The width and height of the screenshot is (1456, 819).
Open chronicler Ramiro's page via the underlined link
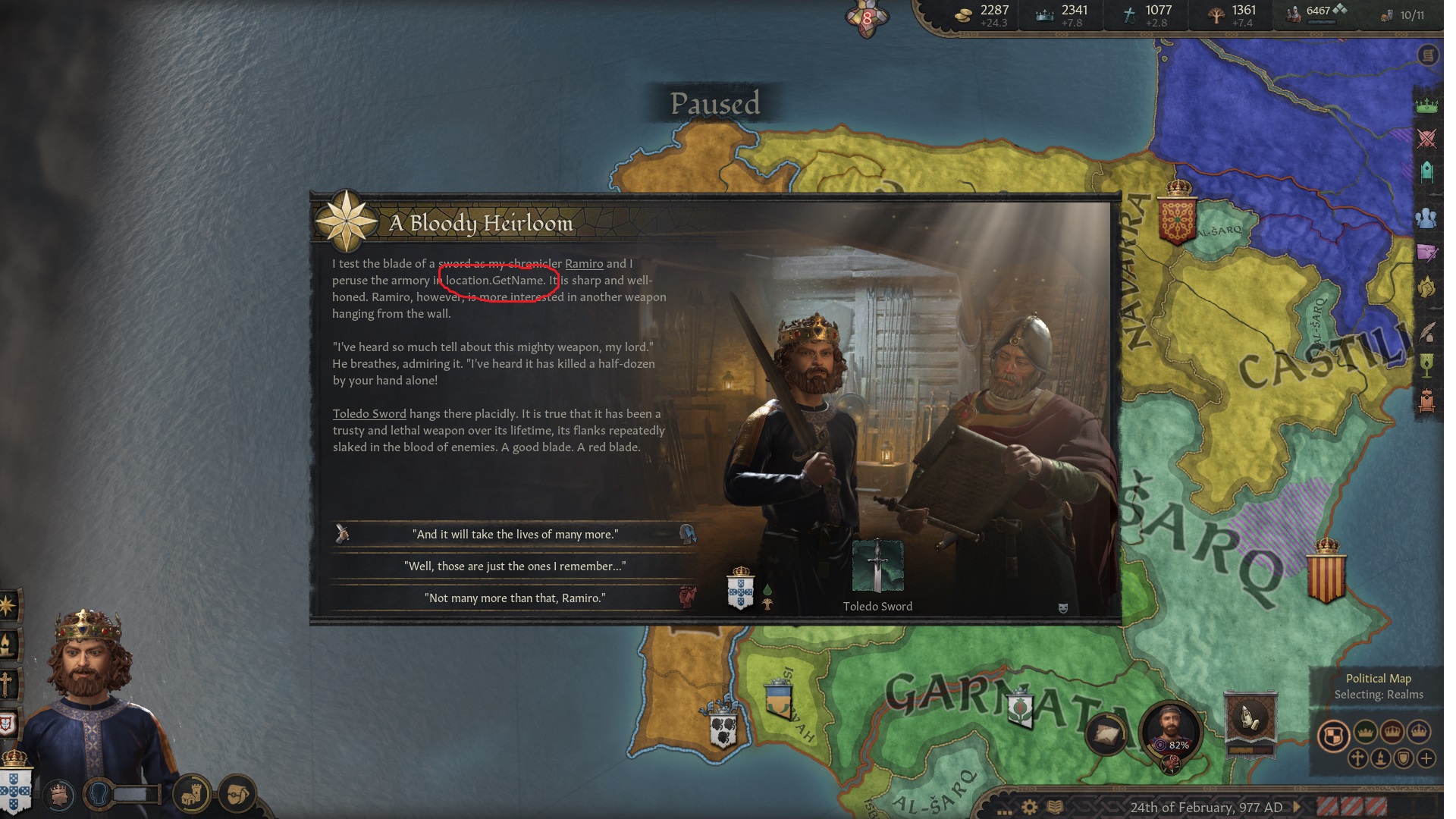coord(584,264)
